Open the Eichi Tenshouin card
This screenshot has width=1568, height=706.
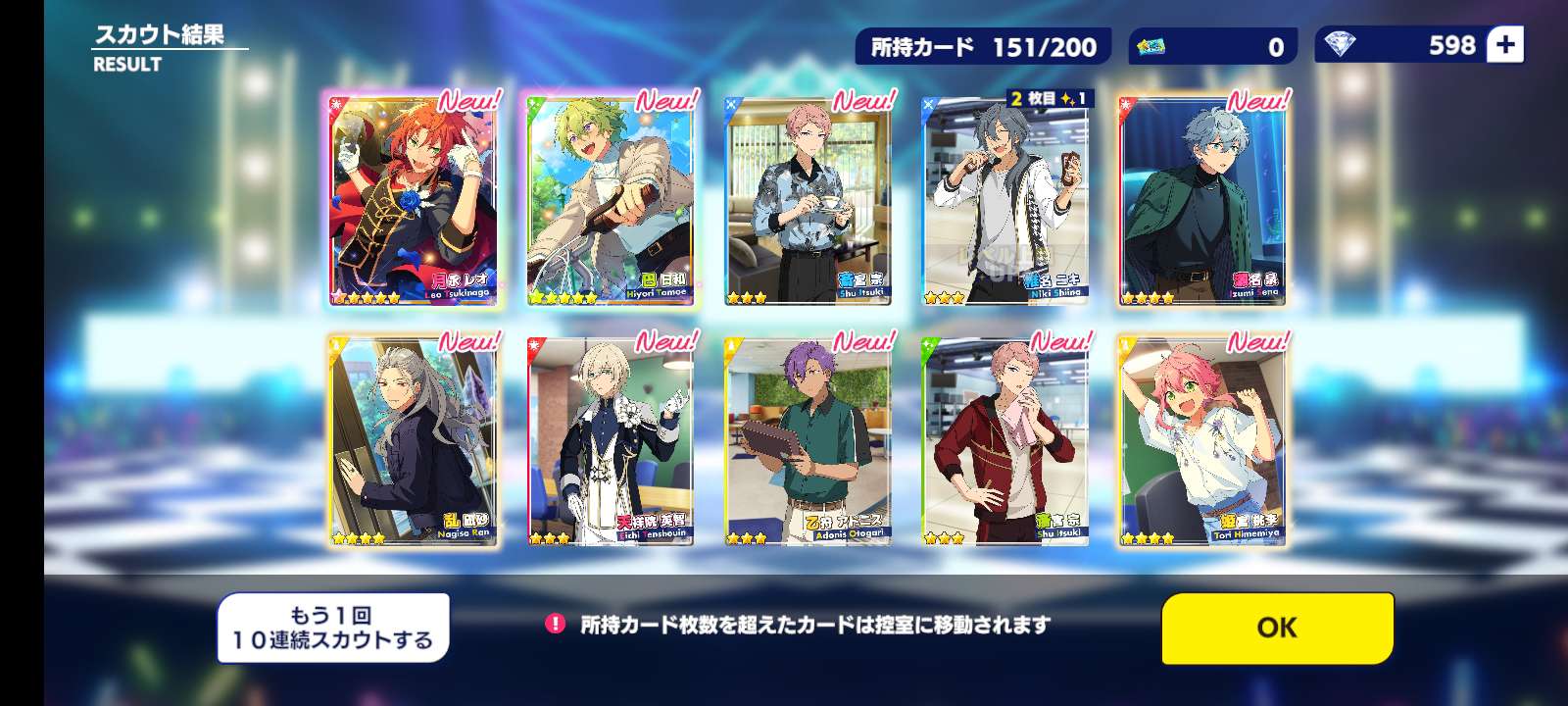(x=611, y=441)
